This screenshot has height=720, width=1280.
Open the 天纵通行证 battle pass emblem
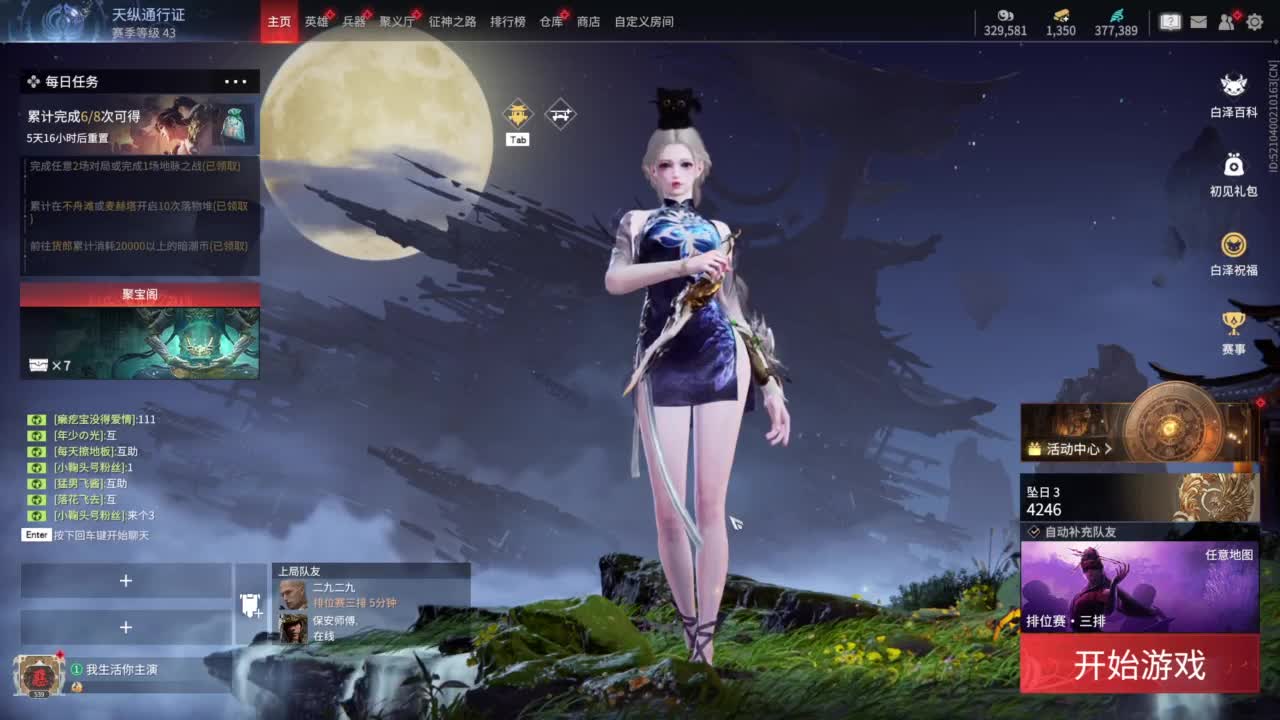click(x=65, y=21)
